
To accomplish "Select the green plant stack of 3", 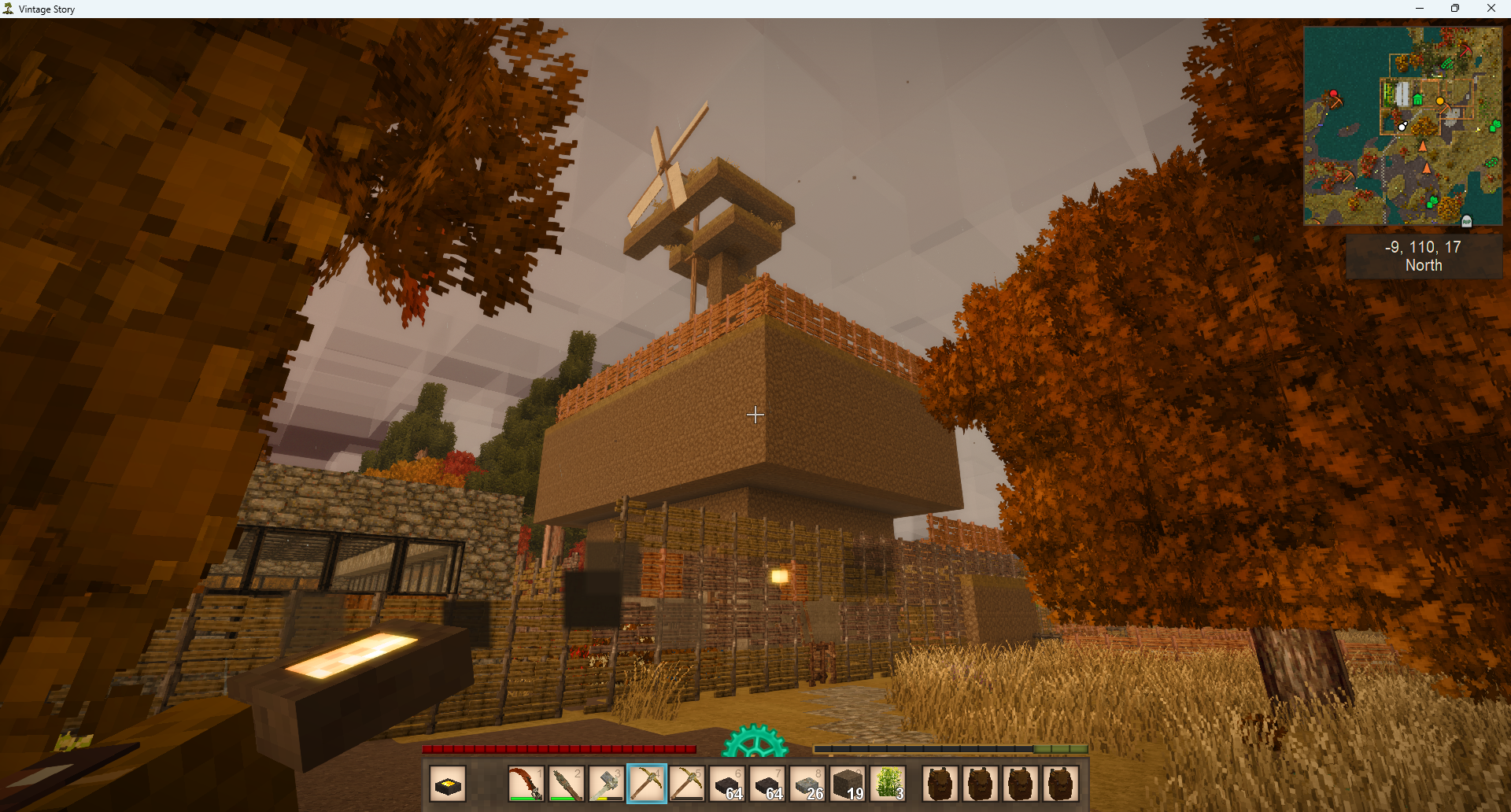I will (x=888, y=784).
